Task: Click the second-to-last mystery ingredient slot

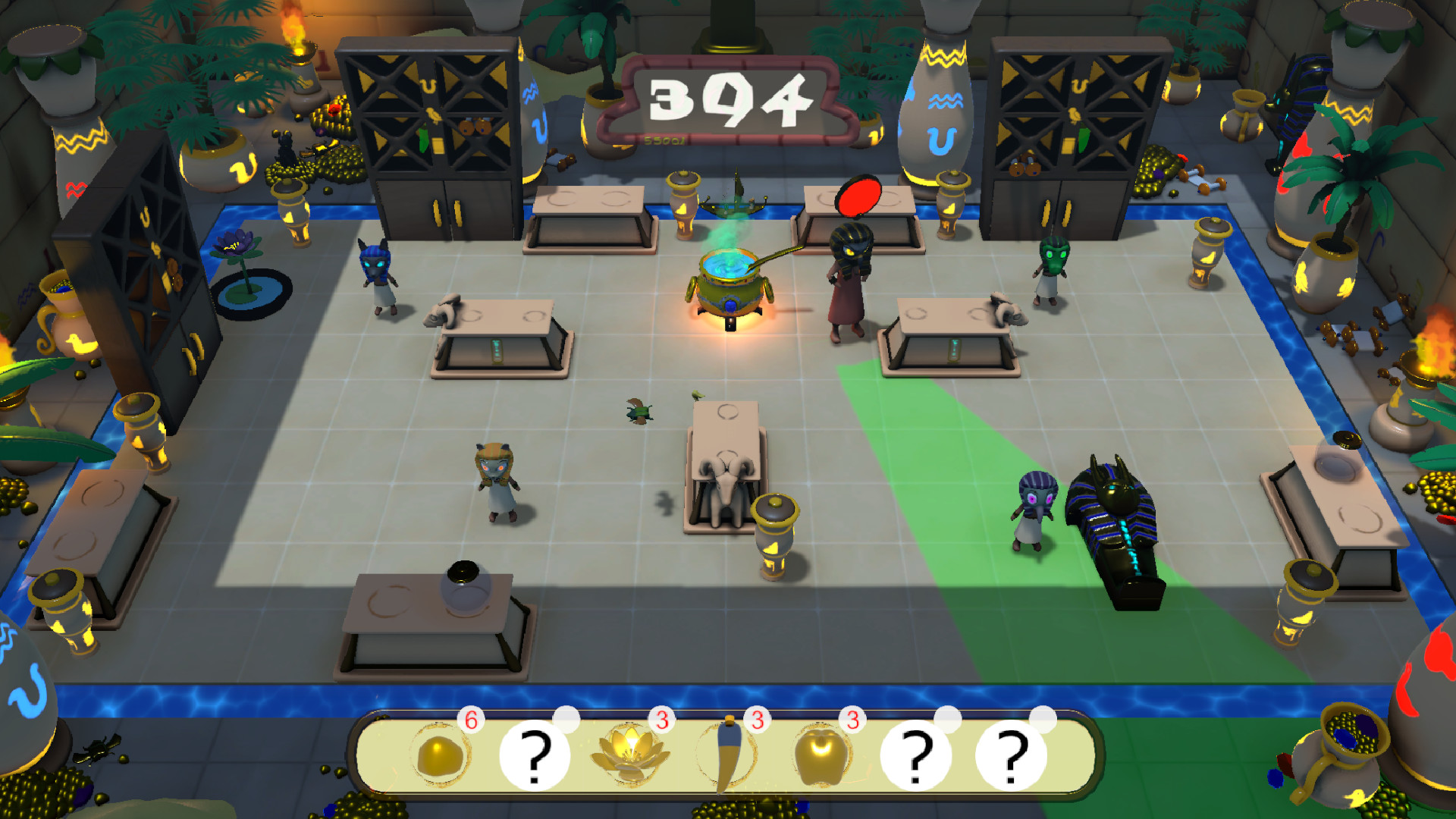Action: pyautogui.click(x=918, y=756)
